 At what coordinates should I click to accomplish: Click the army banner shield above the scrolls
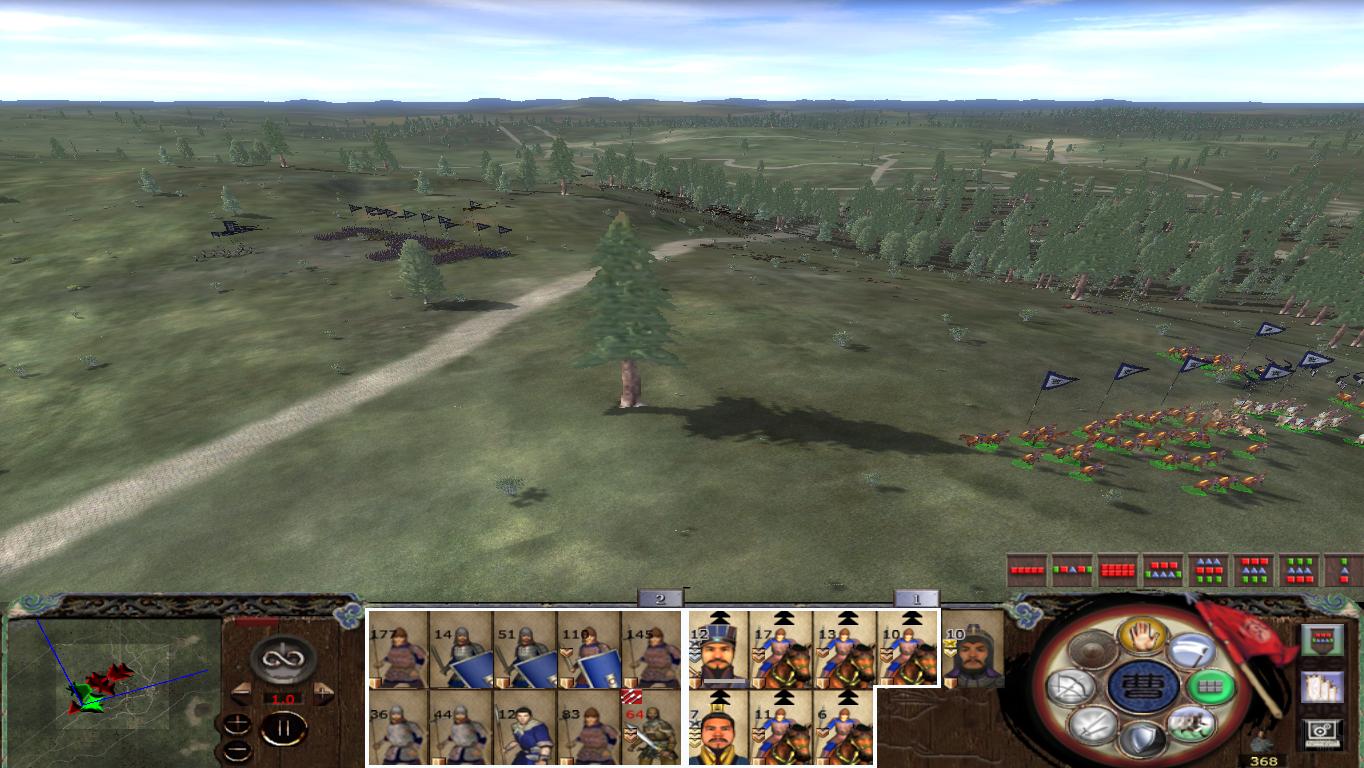point(1321,639)
